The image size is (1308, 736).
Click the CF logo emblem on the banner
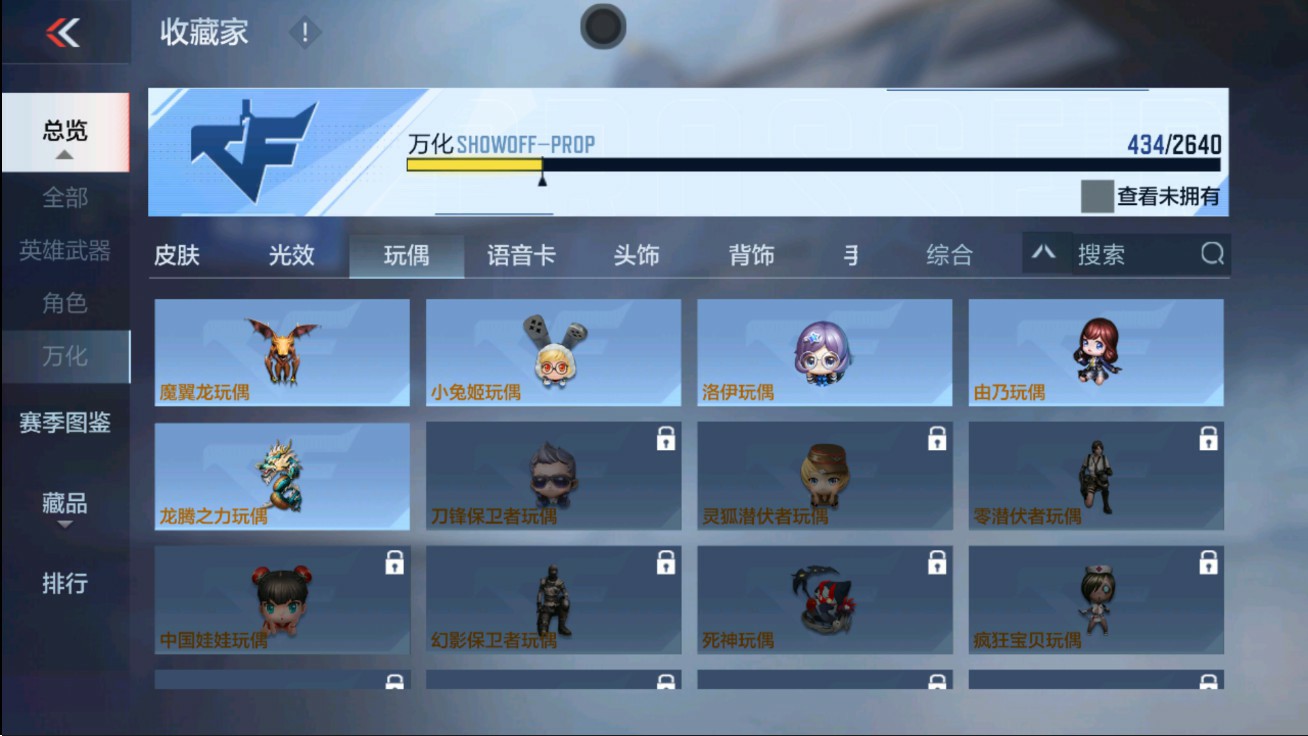(x=254, y=152)
